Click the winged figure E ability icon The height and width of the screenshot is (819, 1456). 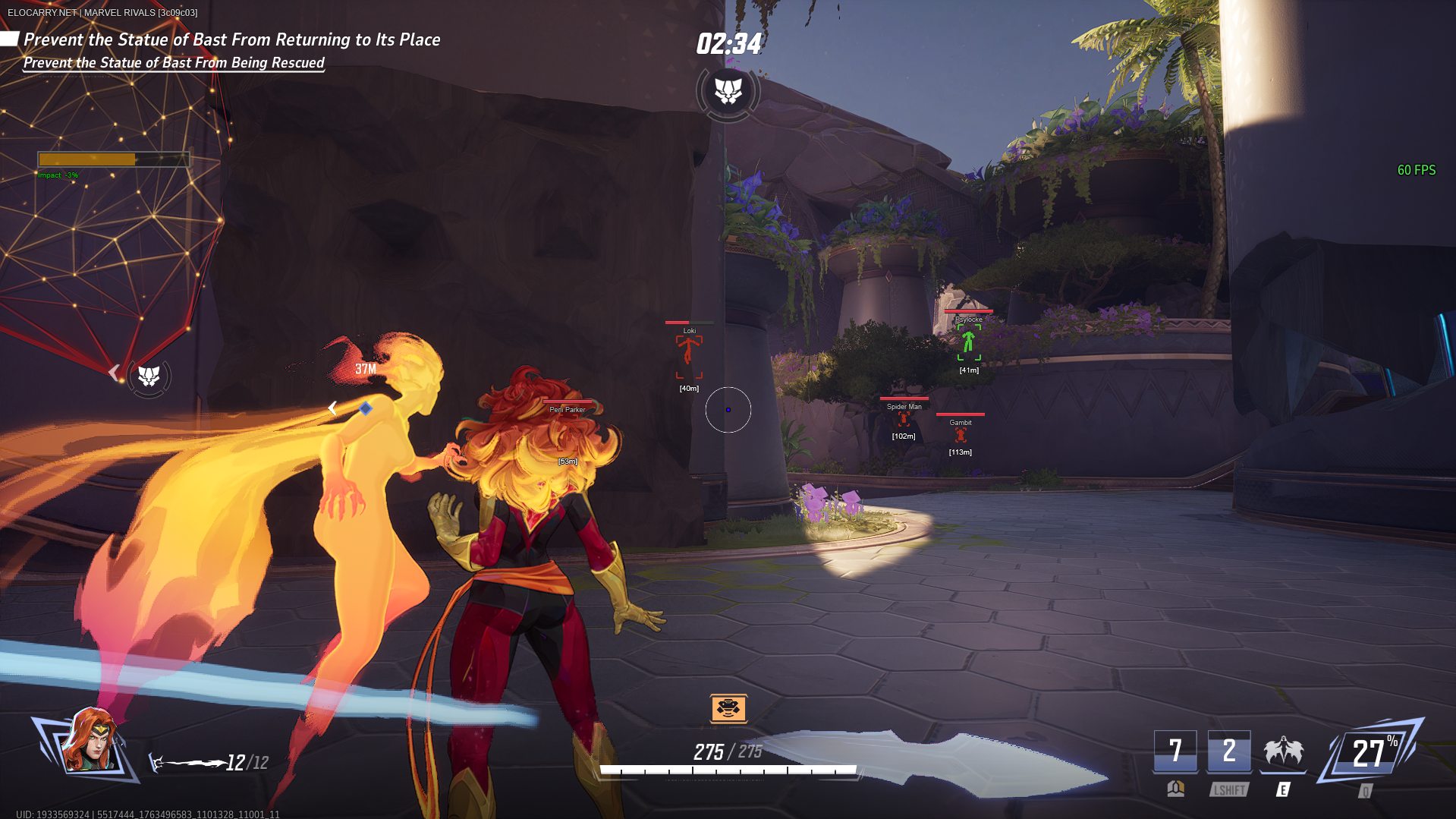pyautogui.click(x=1283, y=751)
